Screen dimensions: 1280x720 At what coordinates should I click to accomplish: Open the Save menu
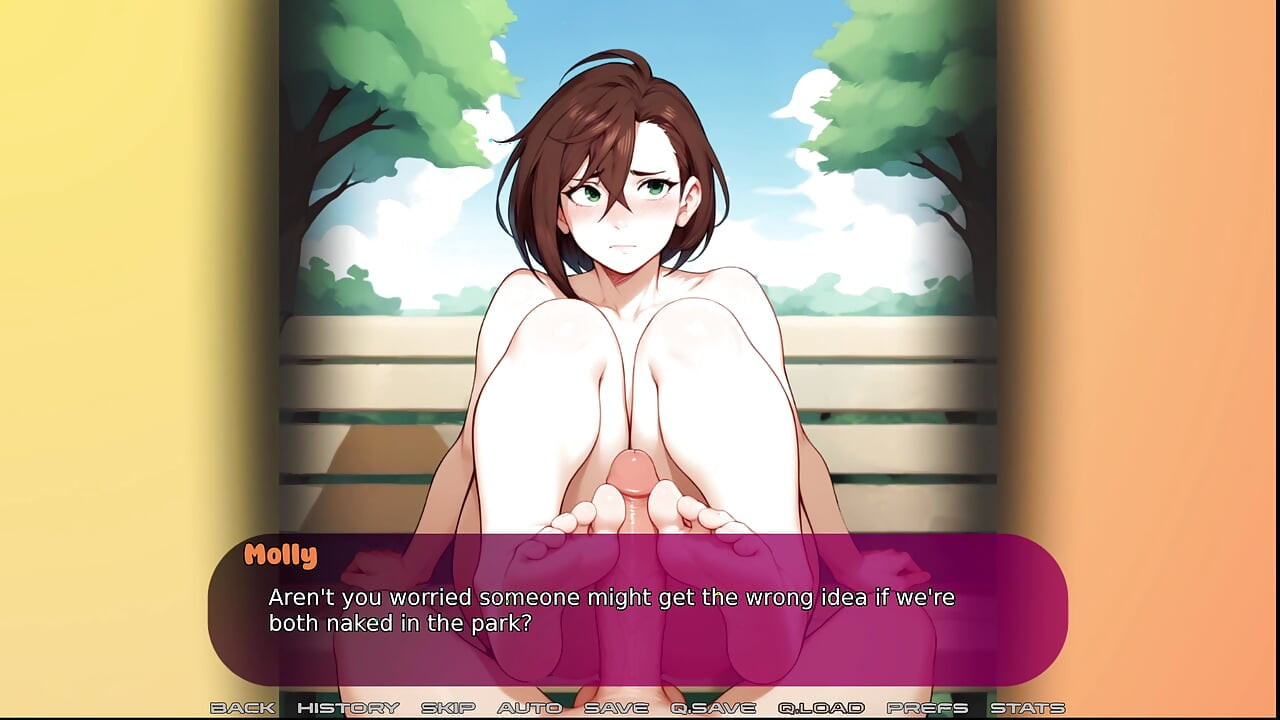click(615, 708)
